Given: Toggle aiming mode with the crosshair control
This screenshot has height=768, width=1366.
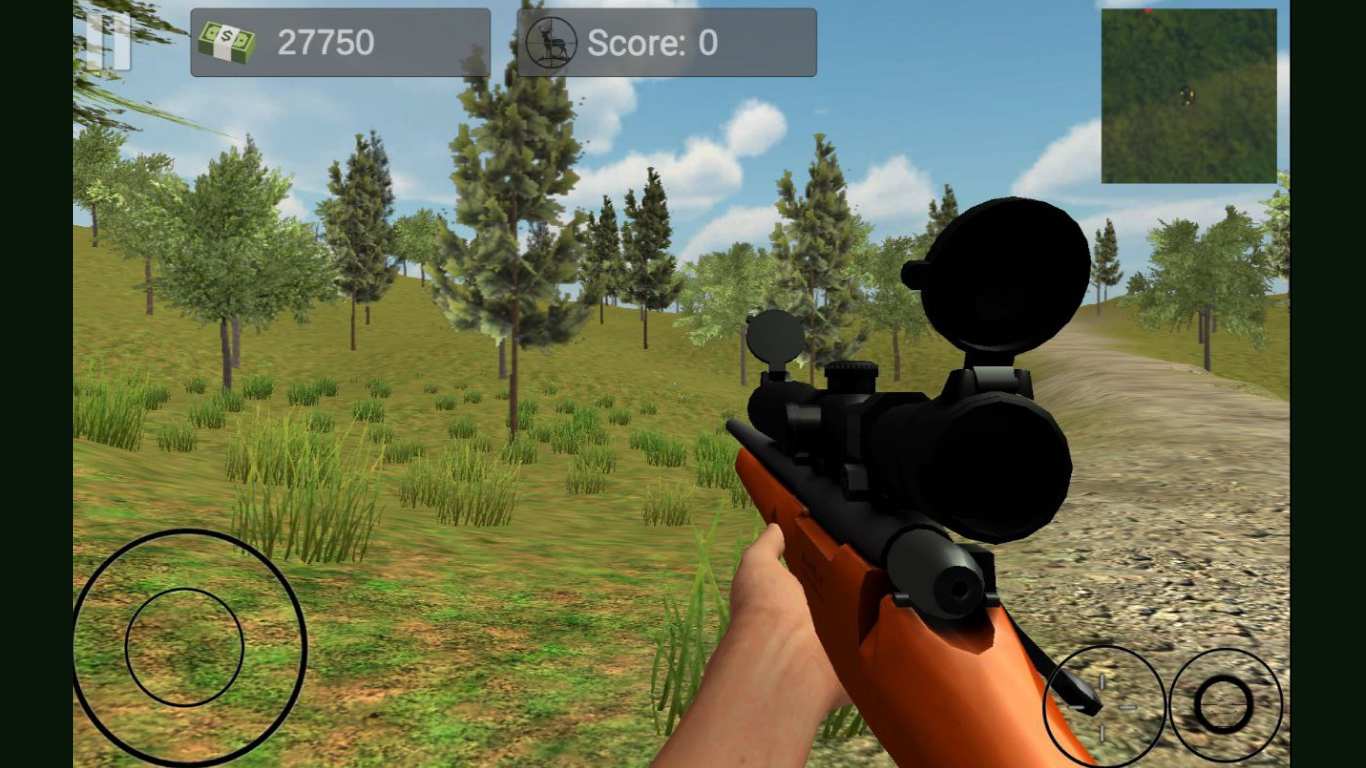Looking at the screenshot, I should tap(1105, 705).
